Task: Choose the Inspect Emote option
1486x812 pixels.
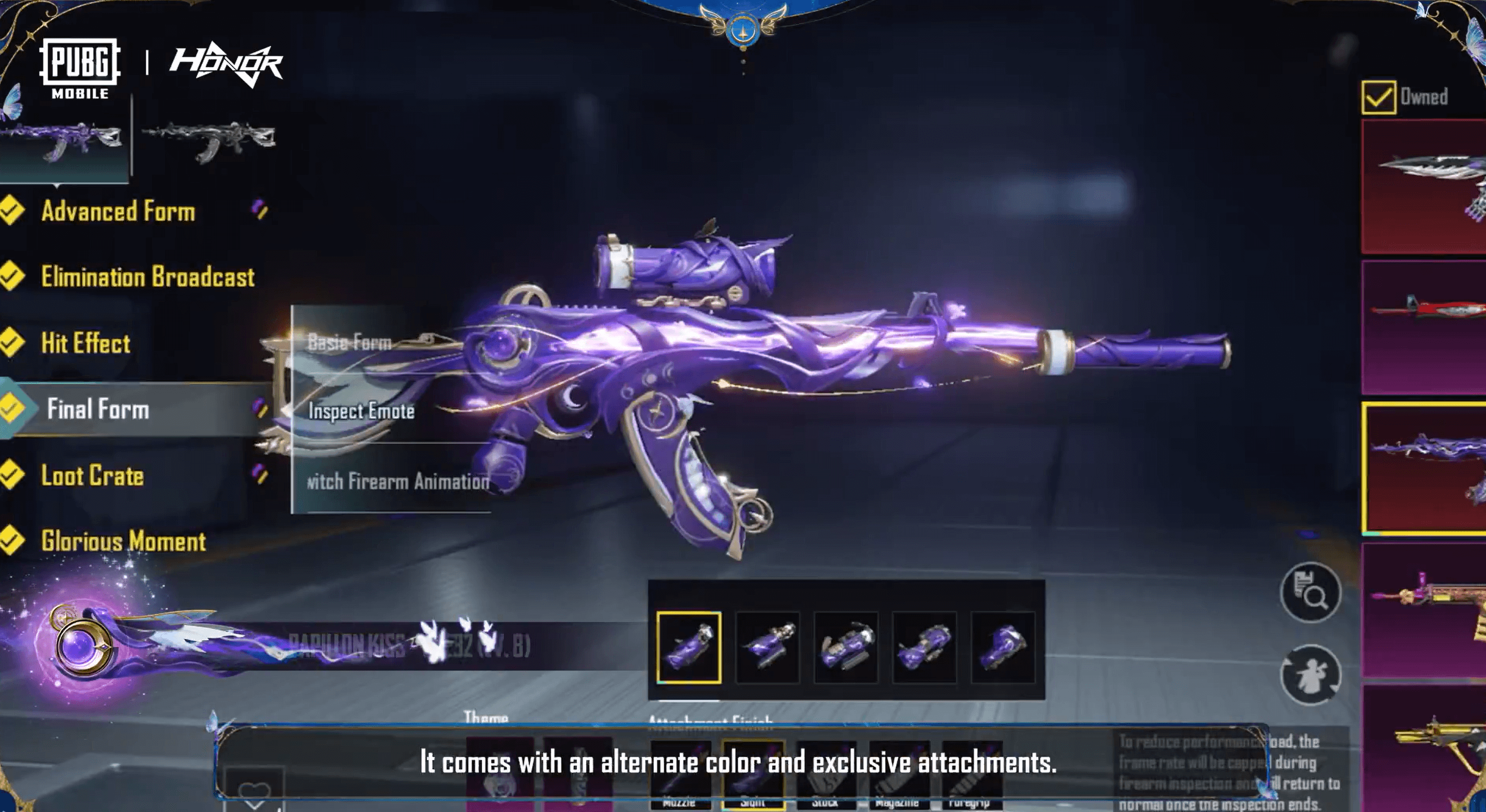Action: coord(362,411)
